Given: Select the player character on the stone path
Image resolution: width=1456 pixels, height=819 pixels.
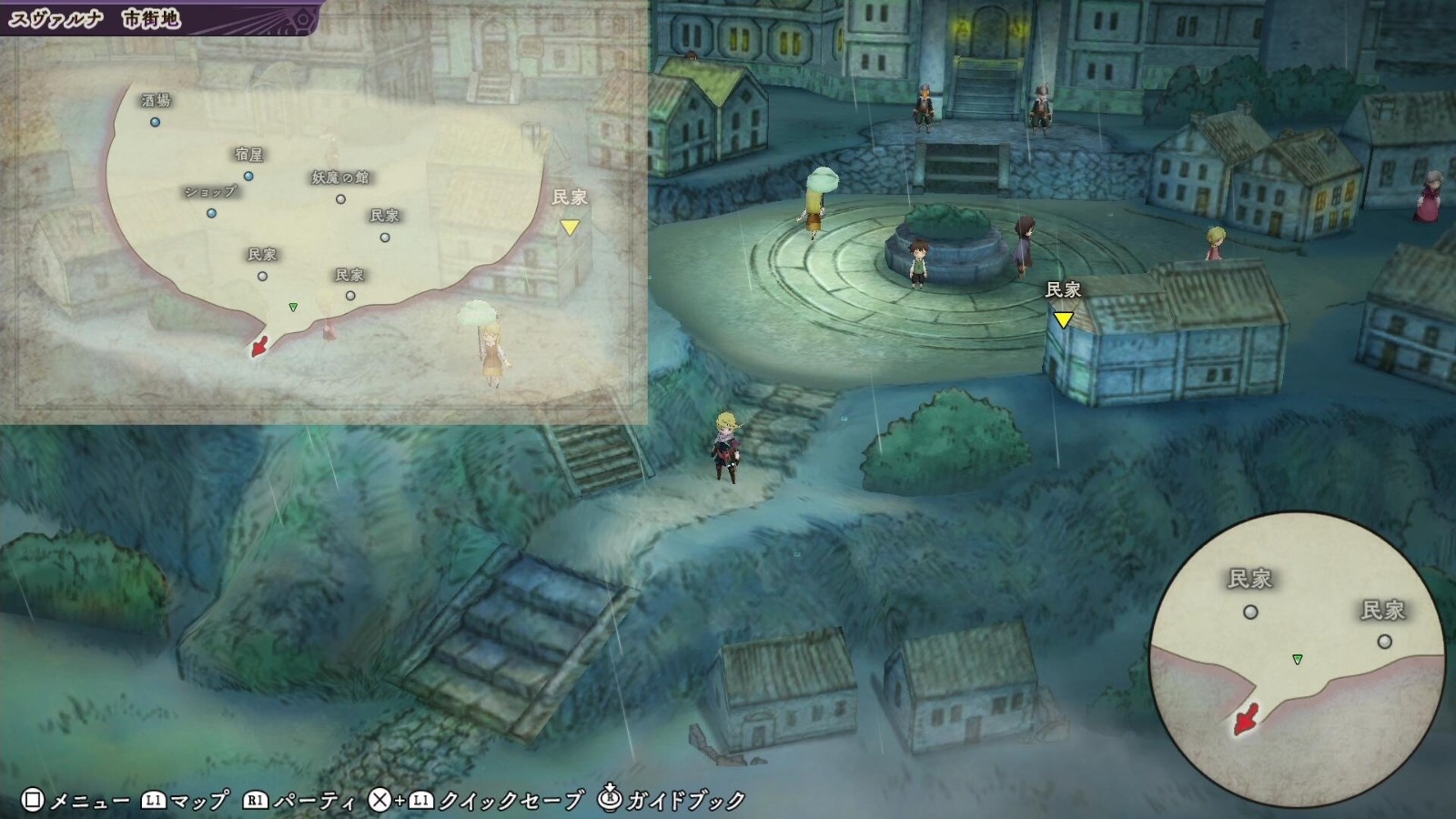Looking at the screenshot, I should (x=726, y=450).
